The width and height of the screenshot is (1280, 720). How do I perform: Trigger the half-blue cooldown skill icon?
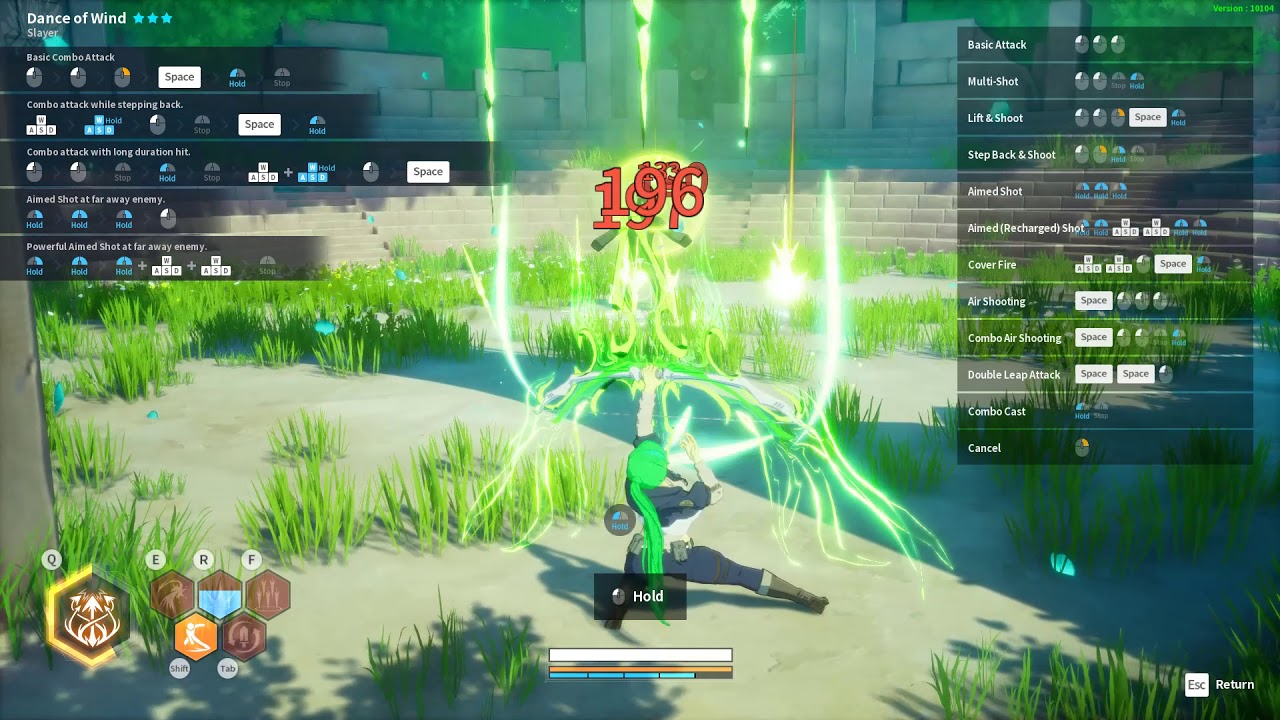point(220,595)
